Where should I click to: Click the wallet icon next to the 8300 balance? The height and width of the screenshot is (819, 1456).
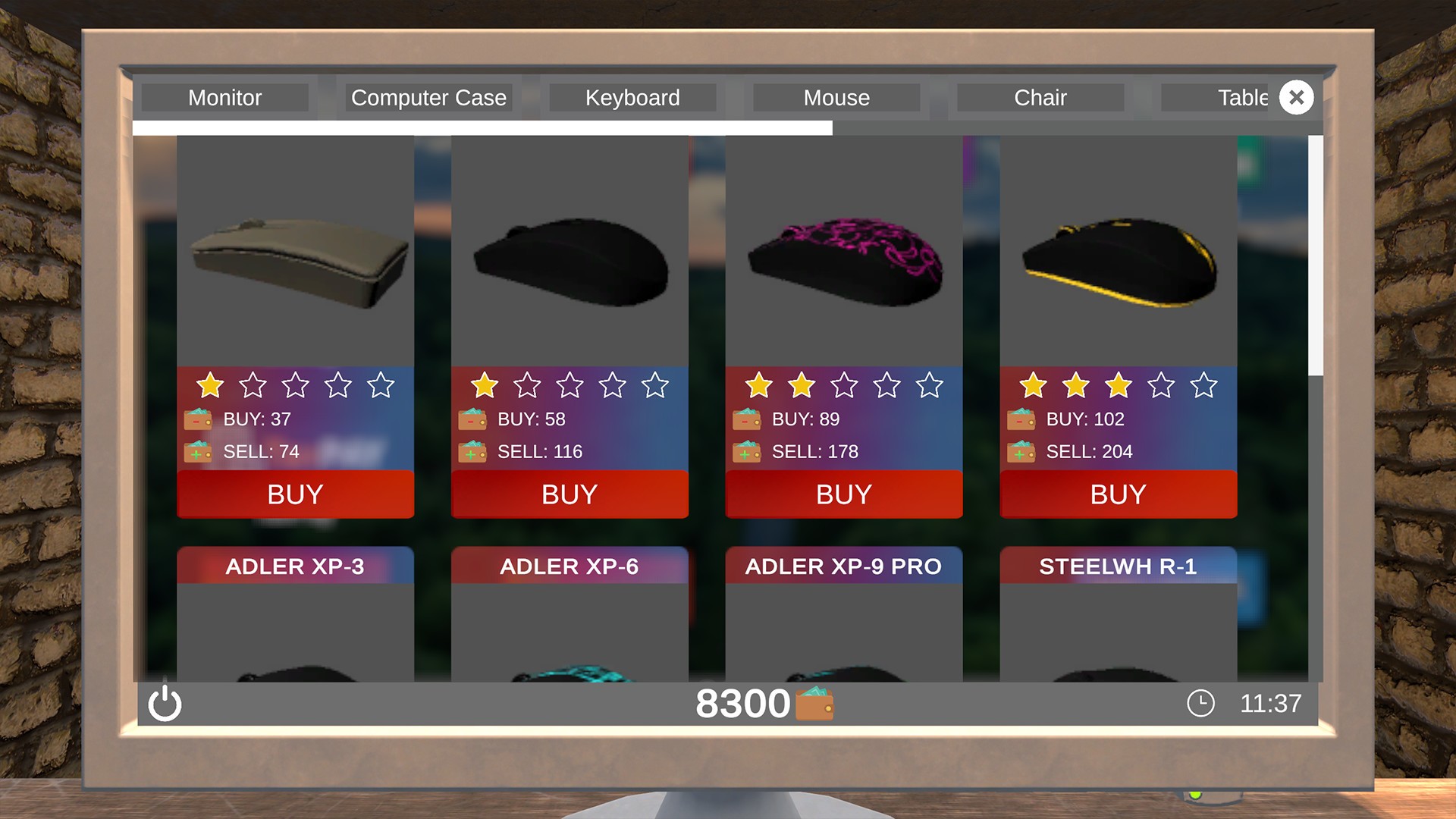point(814,704)
